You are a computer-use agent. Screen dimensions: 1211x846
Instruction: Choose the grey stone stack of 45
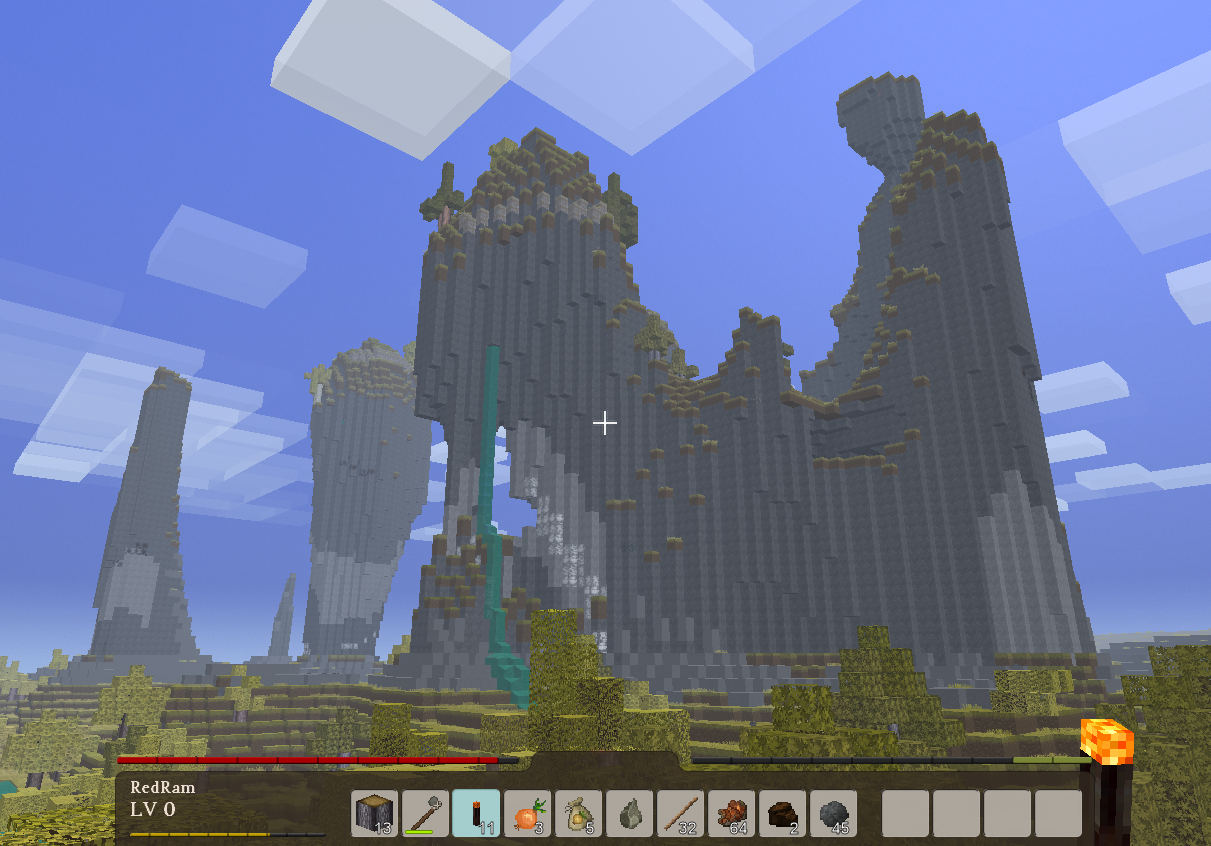833,813
